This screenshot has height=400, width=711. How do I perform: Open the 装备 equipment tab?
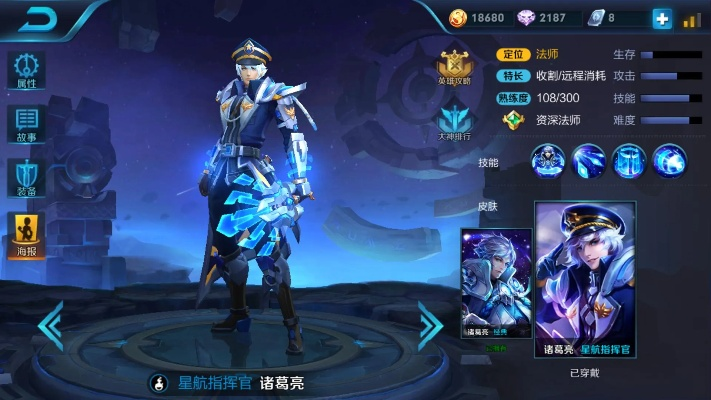pyautogui.click(x=26, y=180)
